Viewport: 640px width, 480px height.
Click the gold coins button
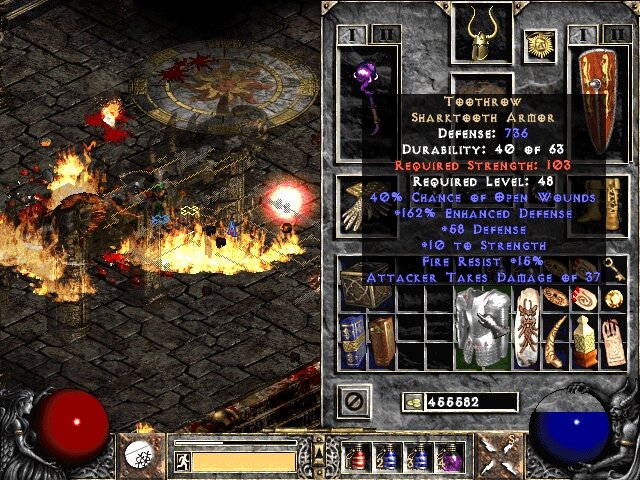click(x=412, y=402)
